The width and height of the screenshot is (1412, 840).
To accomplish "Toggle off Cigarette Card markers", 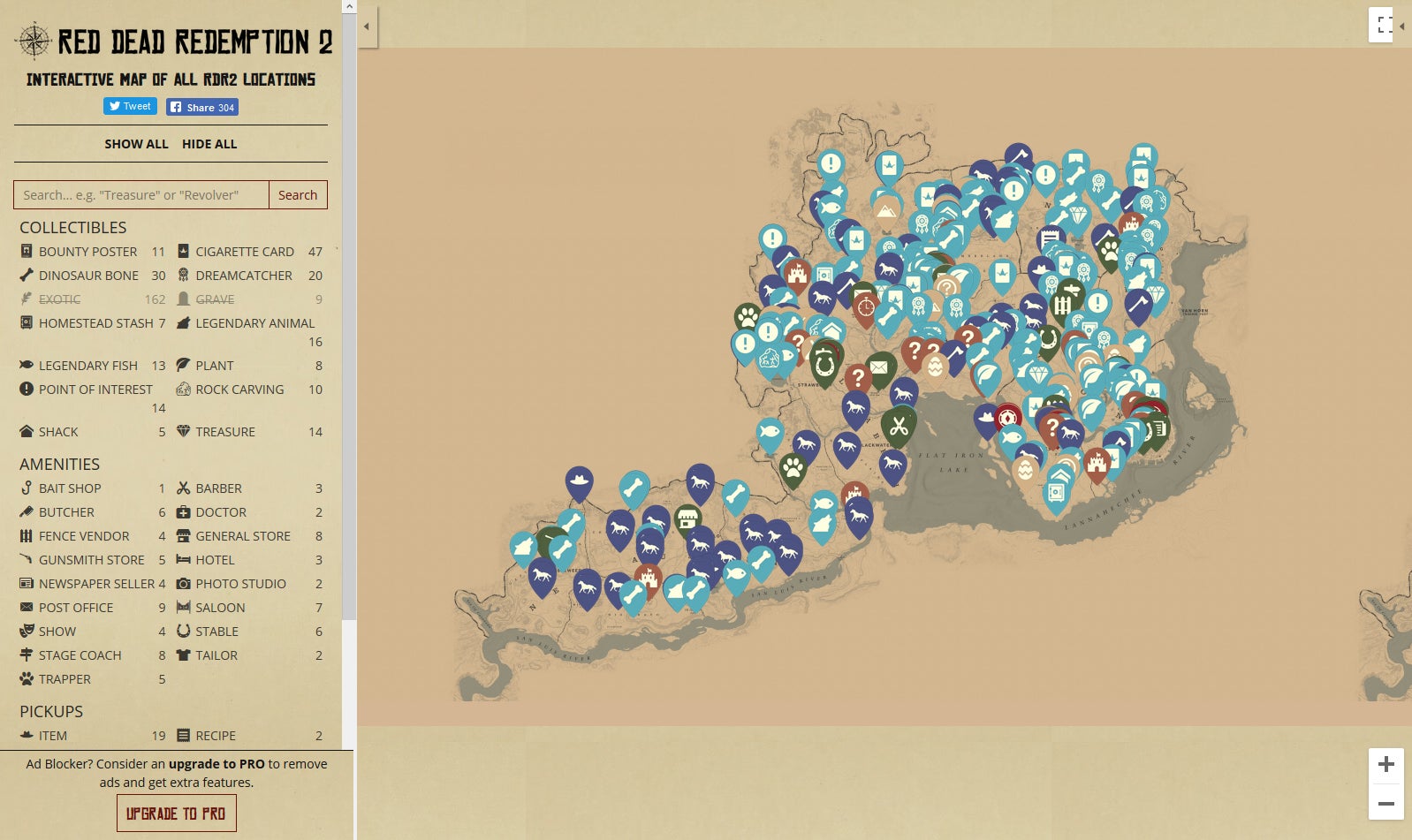I will coord(243,251).
